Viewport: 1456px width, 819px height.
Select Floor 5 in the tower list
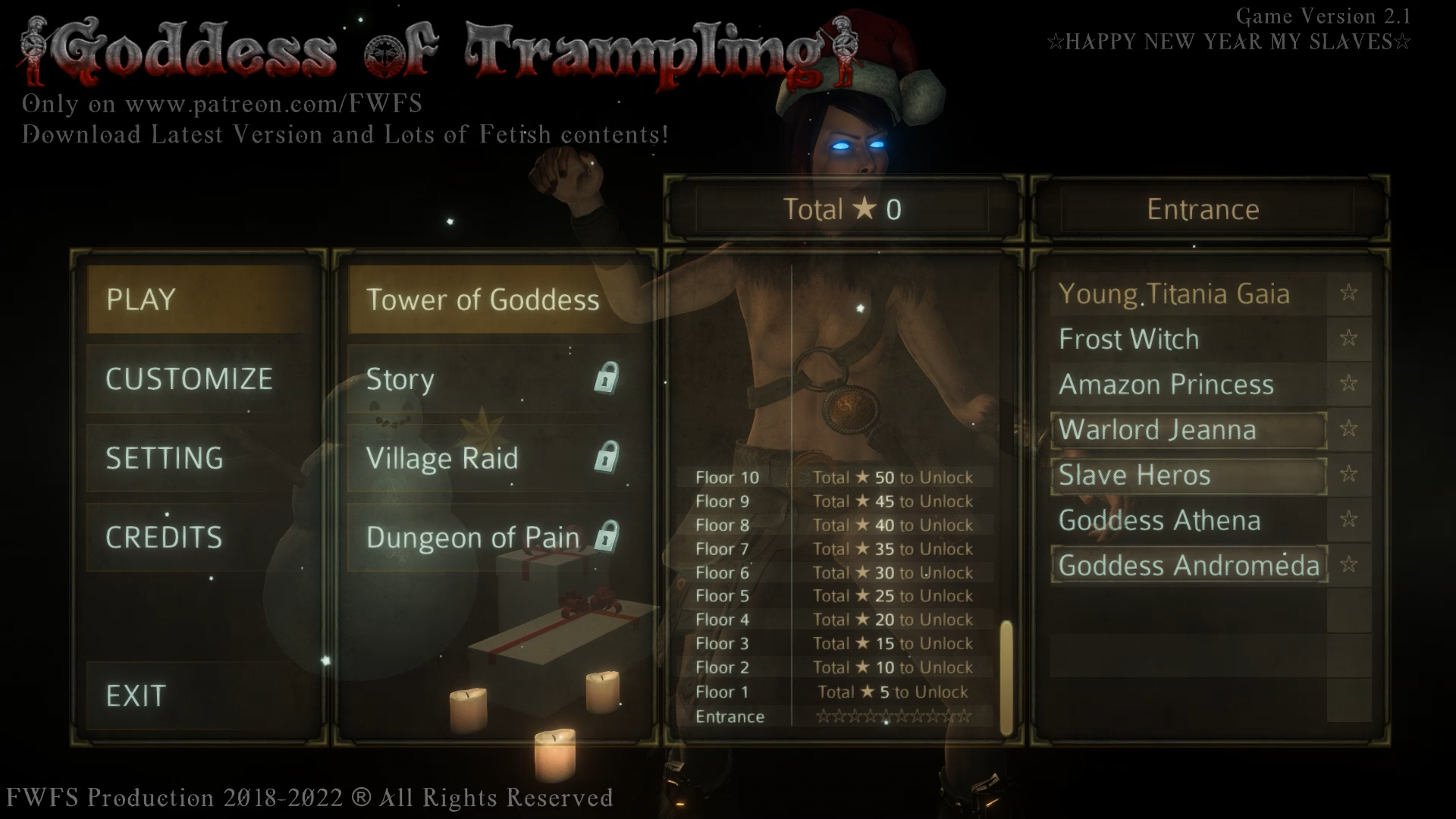[834, 596]
